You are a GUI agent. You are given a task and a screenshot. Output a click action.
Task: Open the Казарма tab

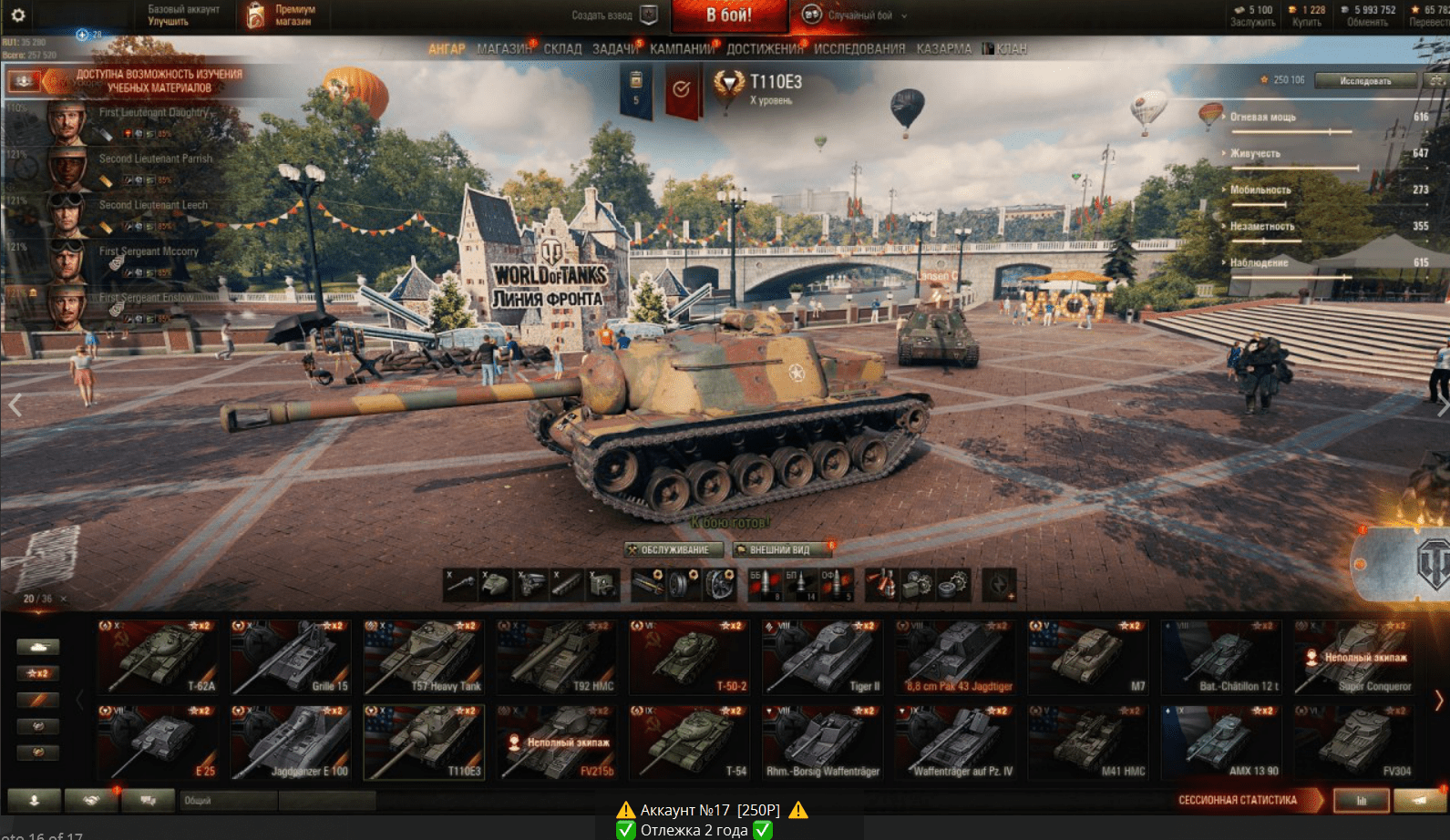pos(943,49)
